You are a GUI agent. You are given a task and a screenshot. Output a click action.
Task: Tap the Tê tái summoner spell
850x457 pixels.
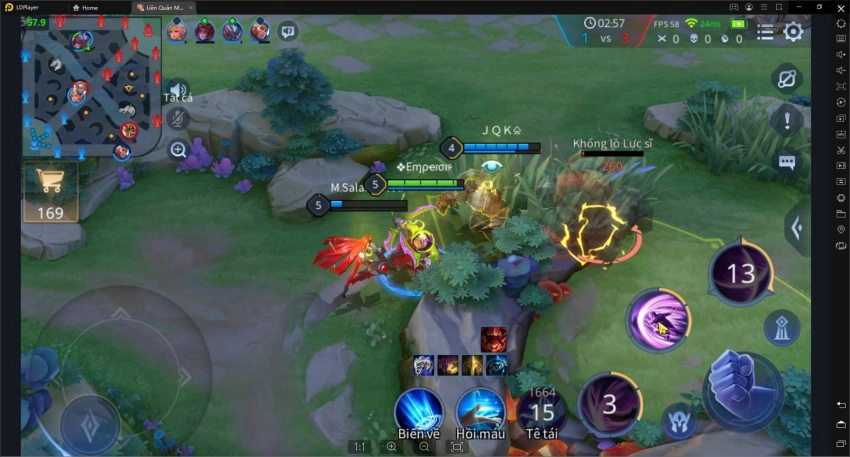click(x=542, y=411)
